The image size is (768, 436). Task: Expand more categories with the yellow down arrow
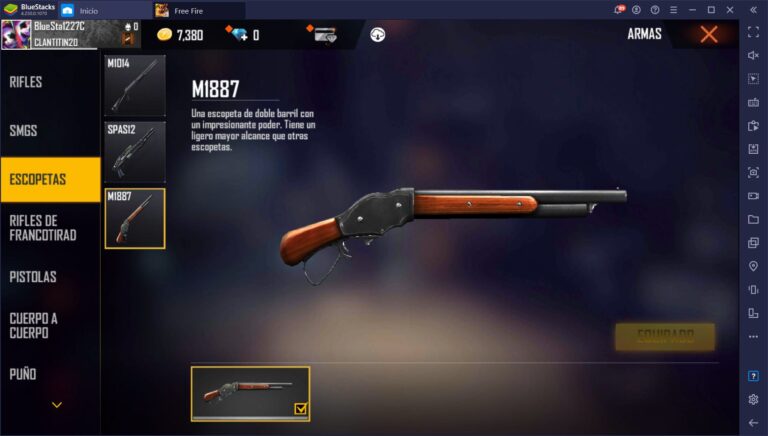(x=57, y=405)
